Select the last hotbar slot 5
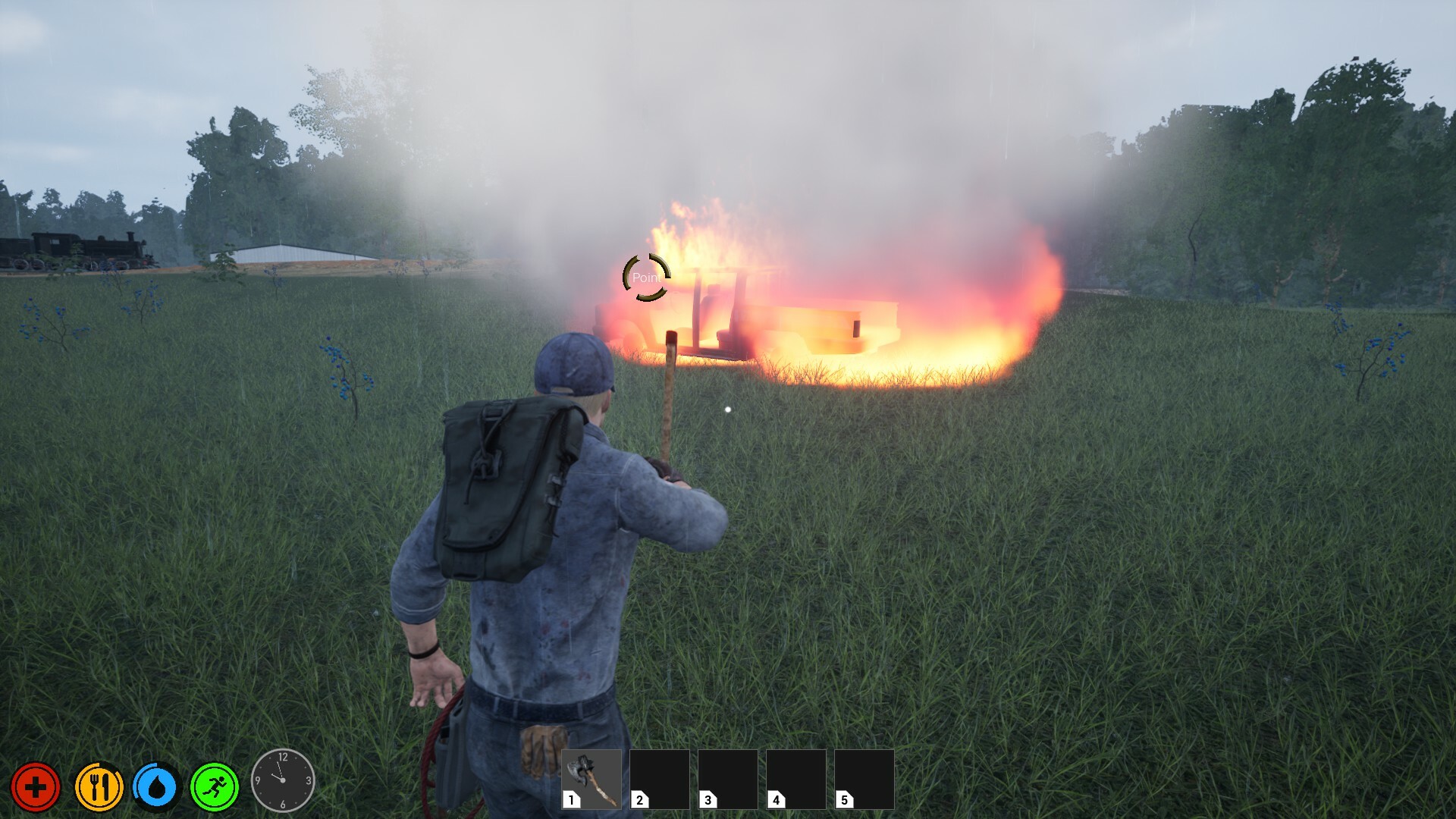 click(863, 781)
